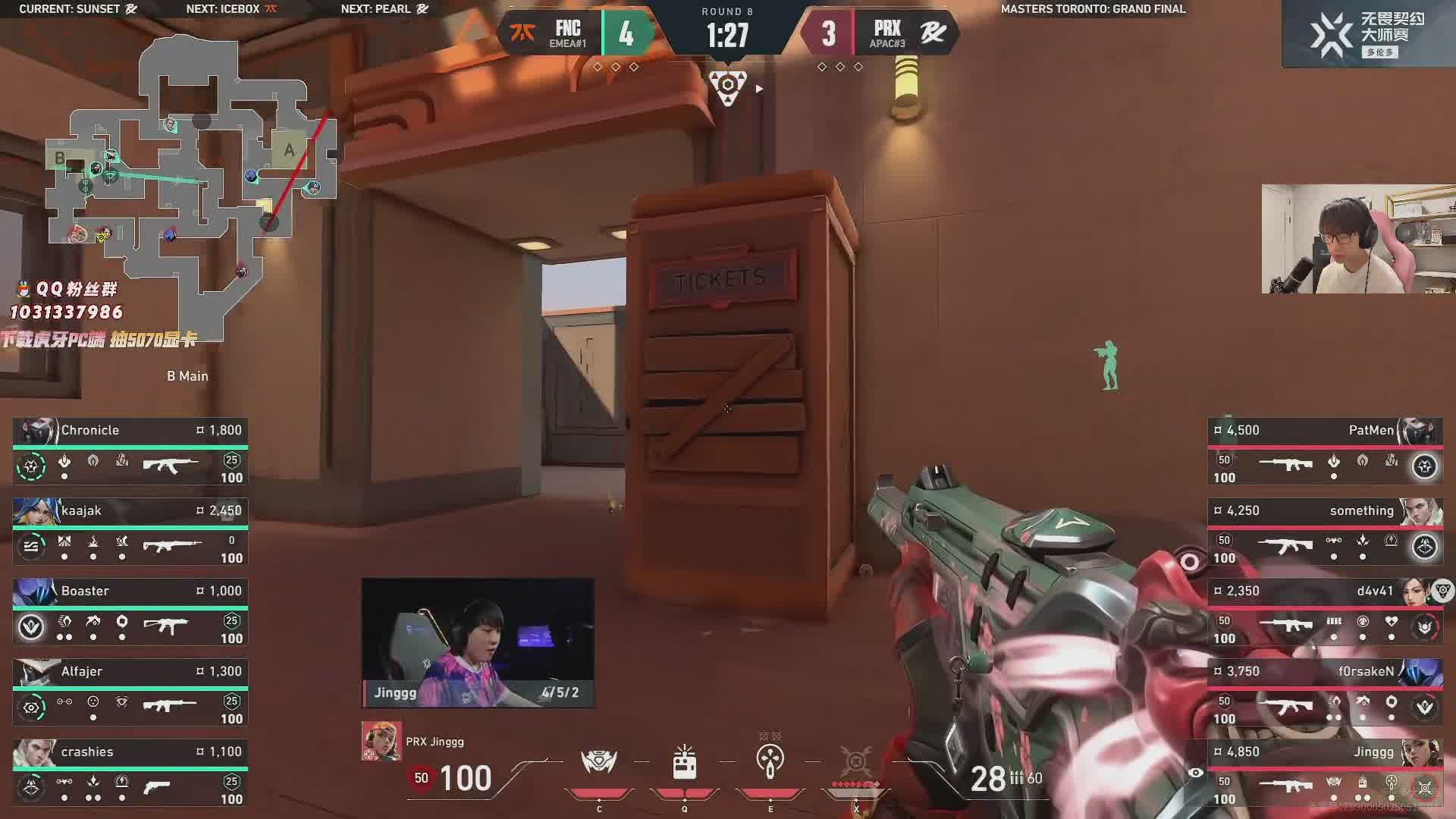Click the PRX Jinggg agent portrait

(x=381, y=741)
